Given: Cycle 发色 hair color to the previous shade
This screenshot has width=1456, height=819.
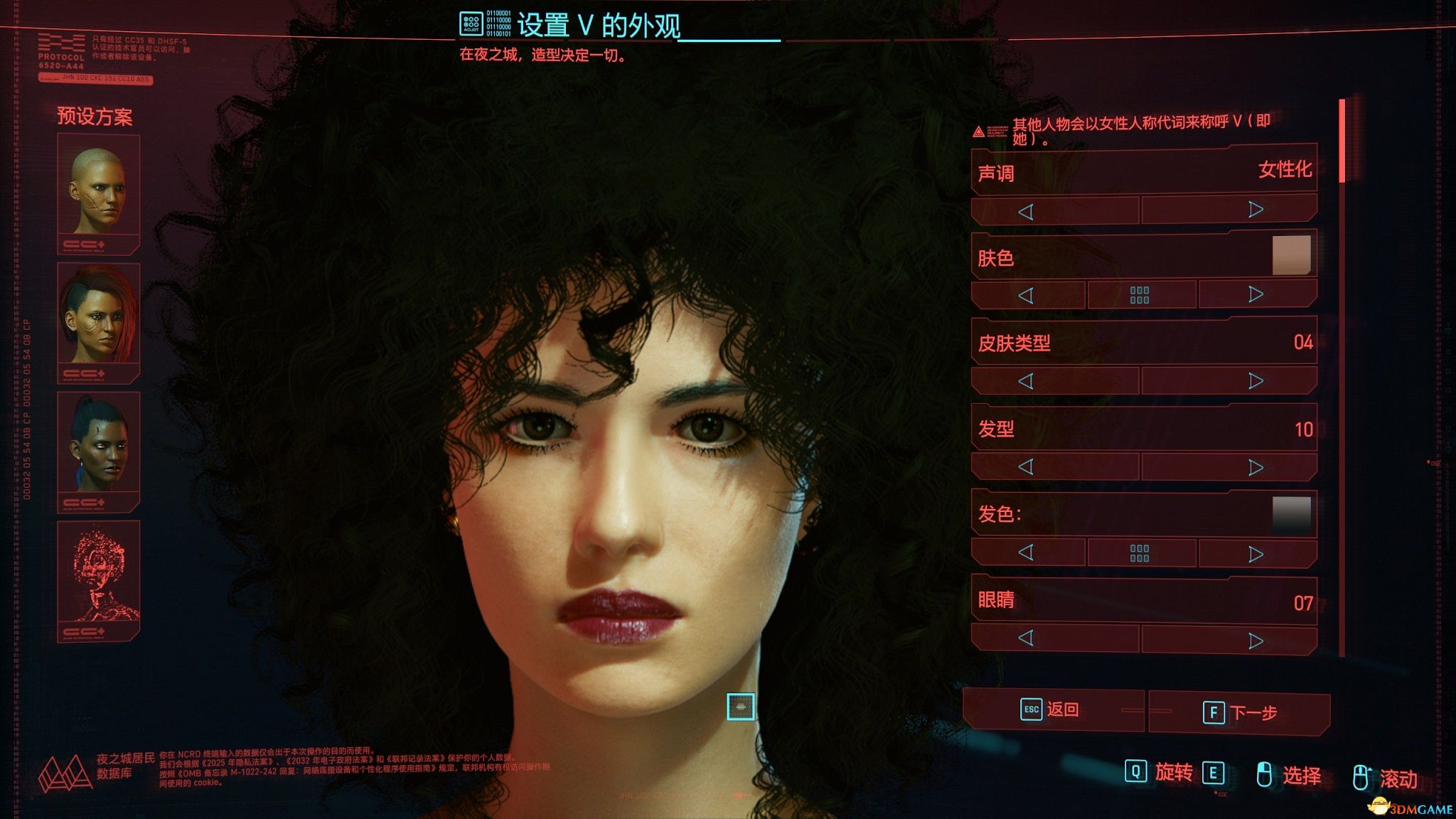Looking at the screenshot, I should (x=1025, y=552).
